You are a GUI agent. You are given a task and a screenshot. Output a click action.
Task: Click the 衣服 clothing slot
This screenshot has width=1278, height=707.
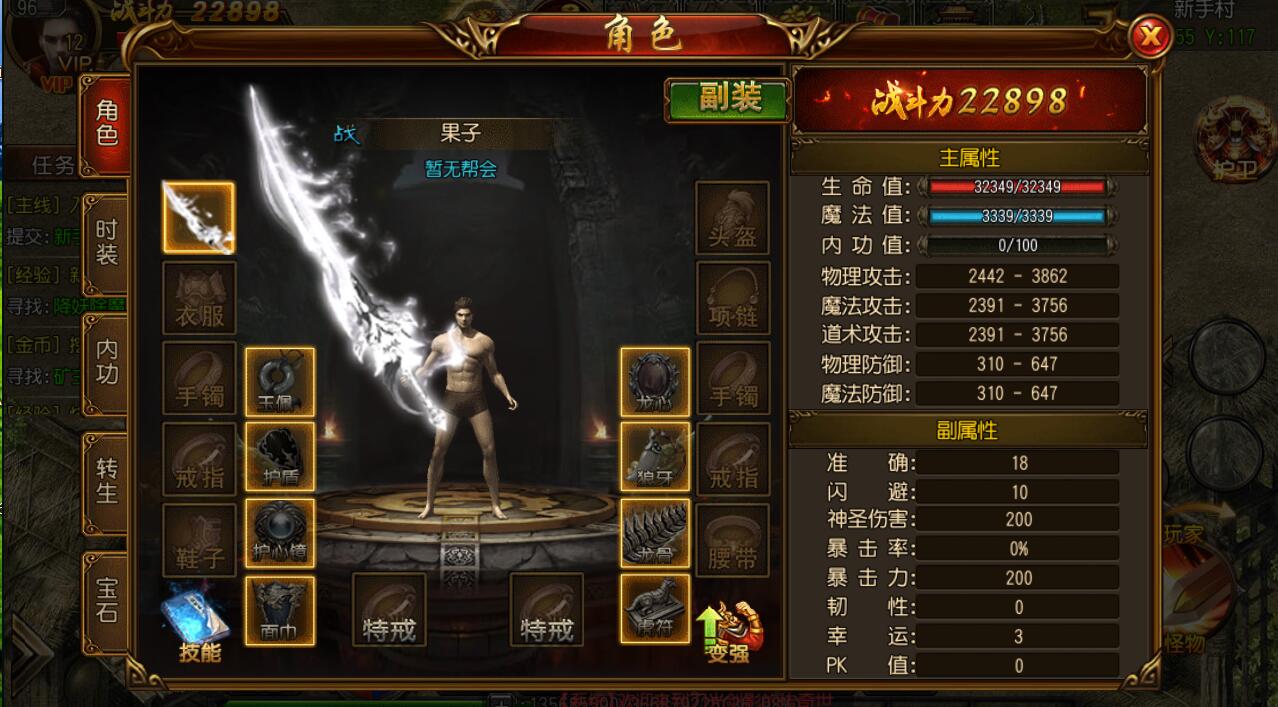pos(199,298)
